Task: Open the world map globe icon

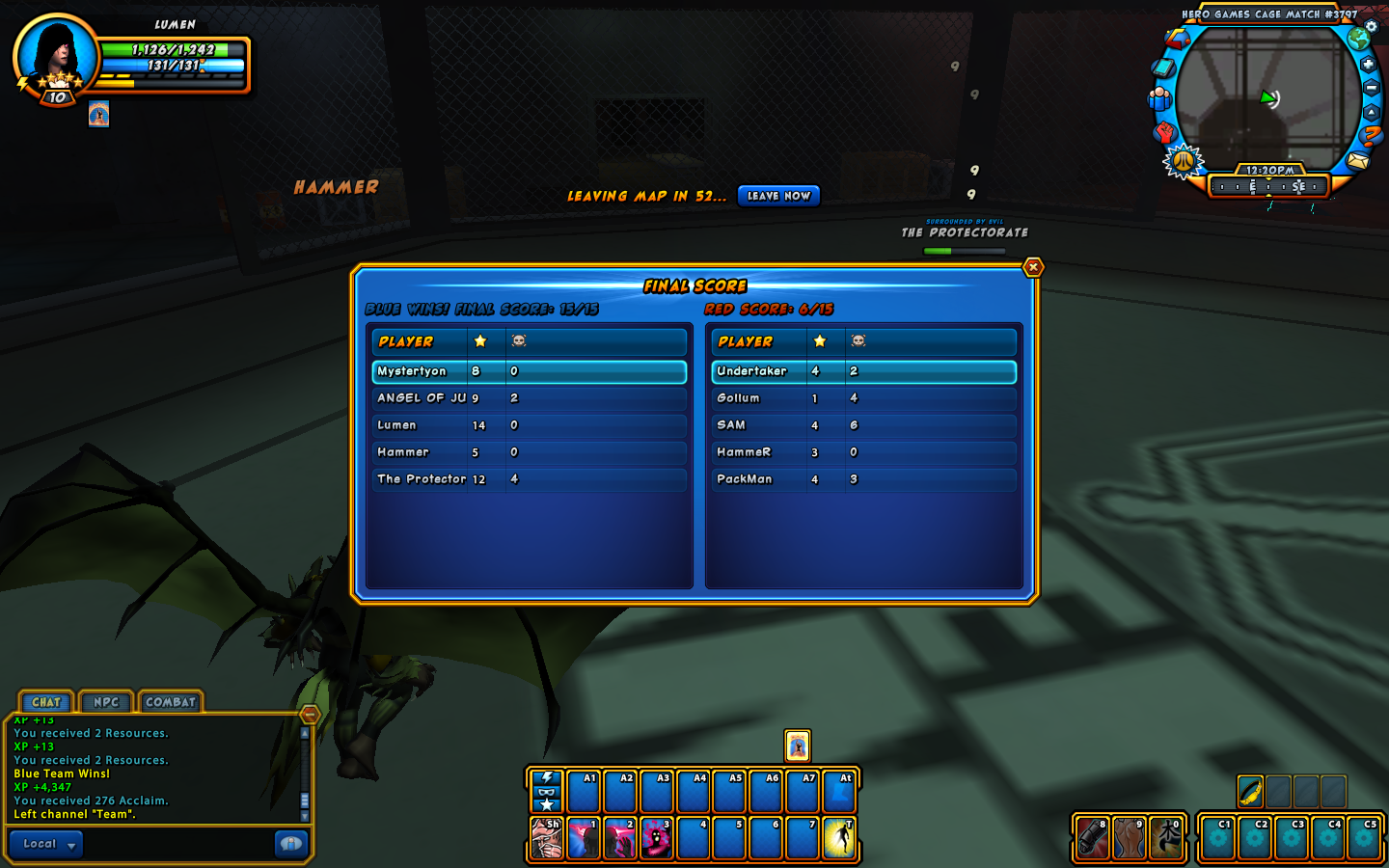Action: click(x=1359, y=39)
